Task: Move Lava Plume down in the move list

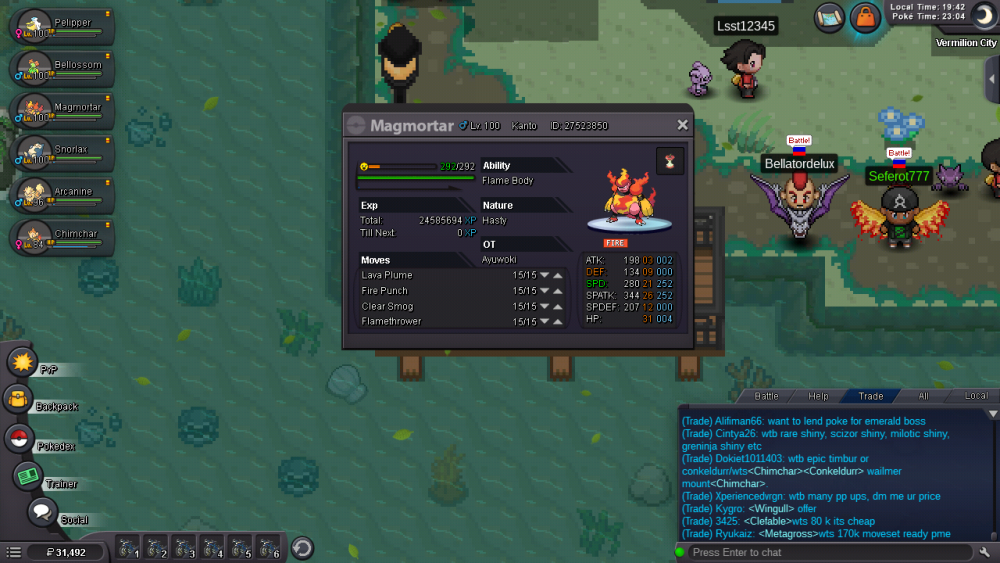Action: 545,275
